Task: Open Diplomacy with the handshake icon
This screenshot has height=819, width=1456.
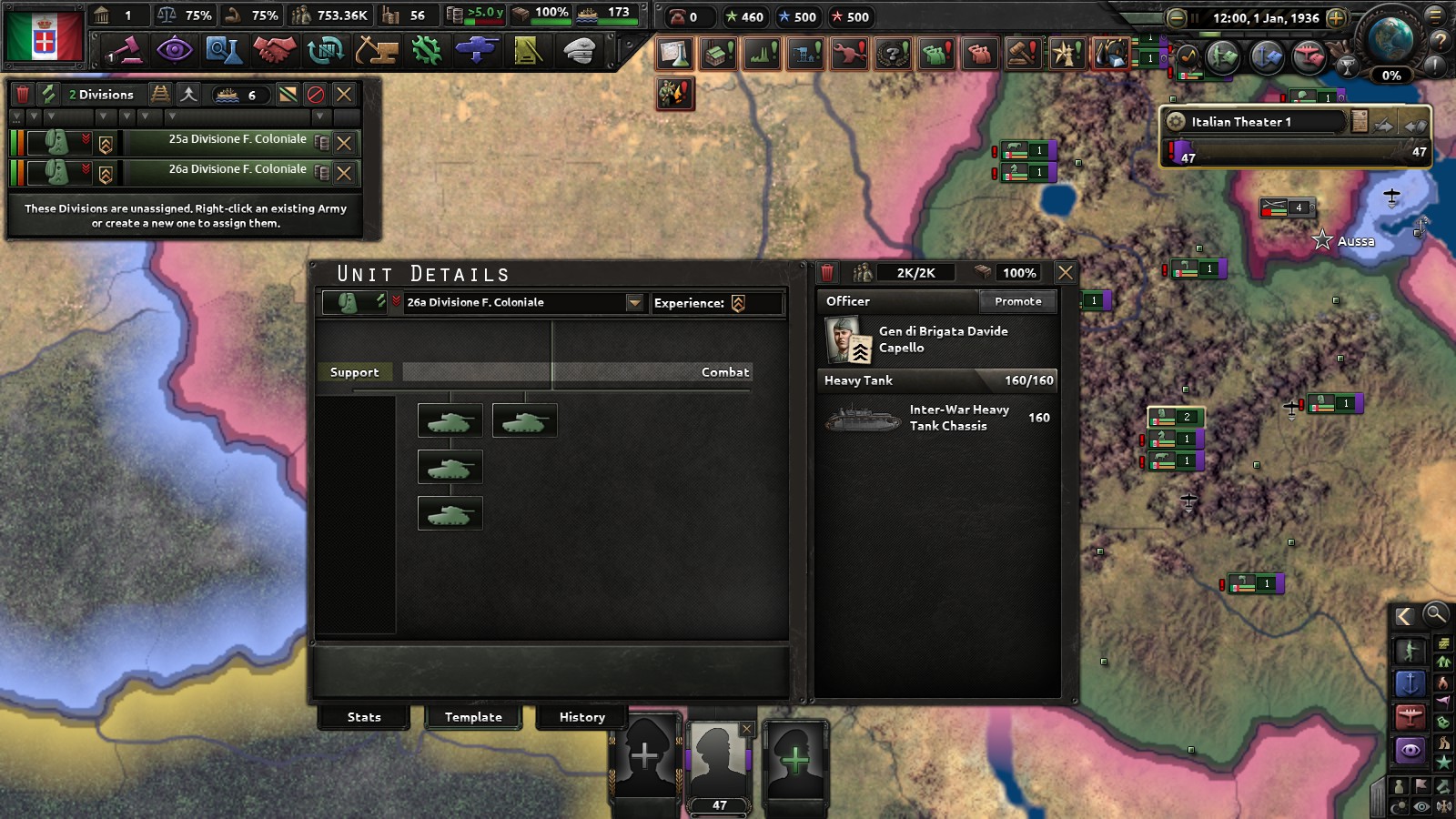Action: 276,50
